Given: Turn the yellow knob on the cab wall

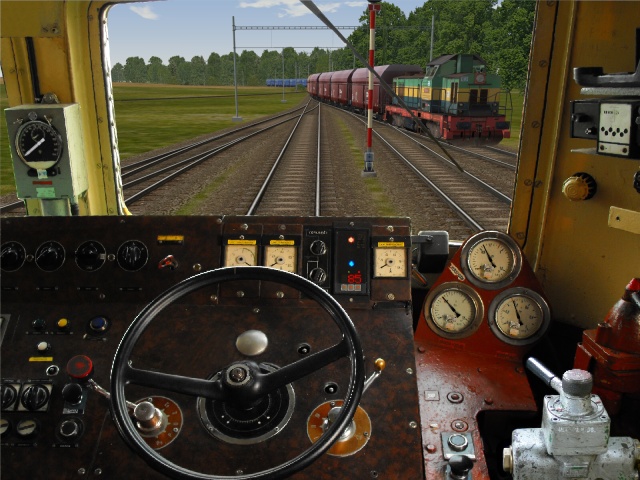Looking at the screenshot, I should click(578, 186).
